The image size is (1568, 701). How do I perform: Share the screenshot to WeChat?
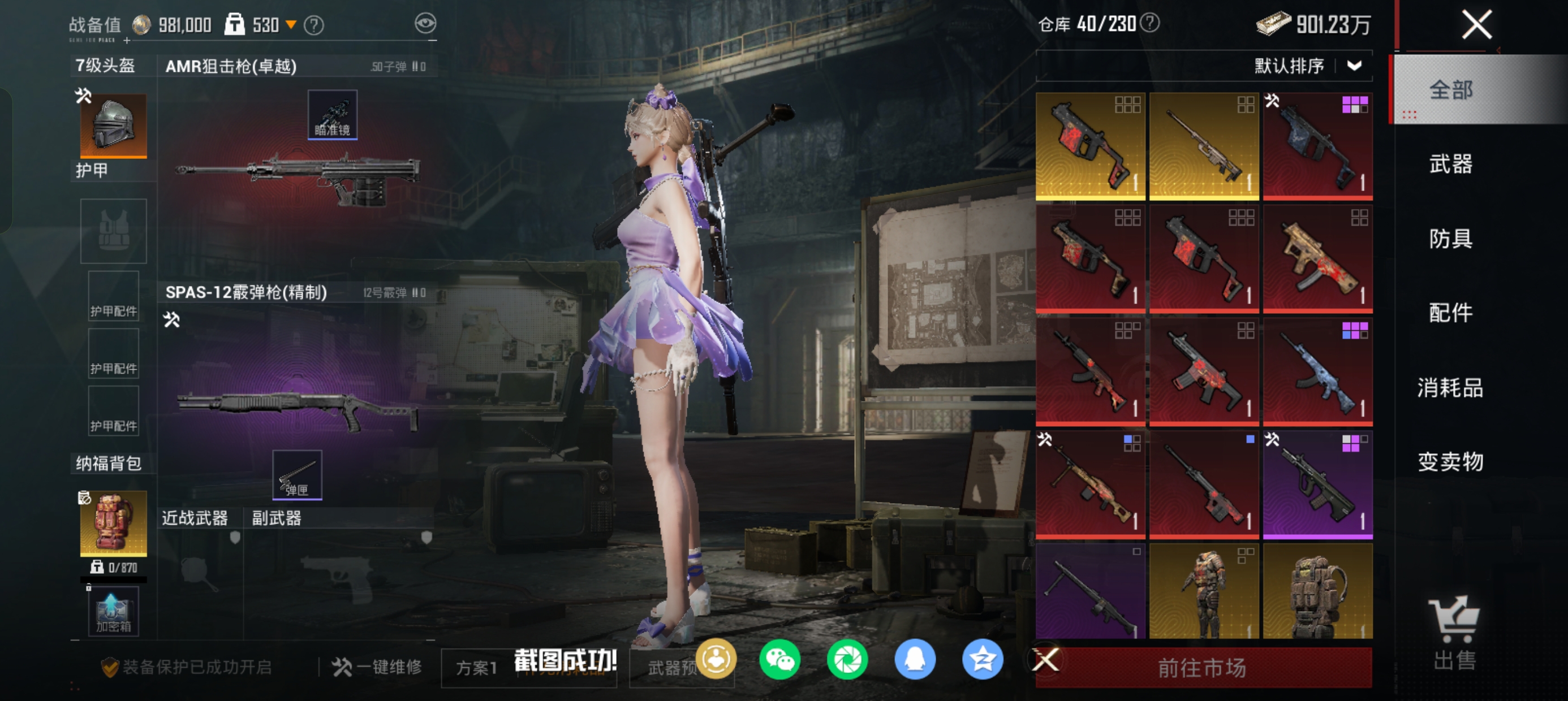[779, 660]
